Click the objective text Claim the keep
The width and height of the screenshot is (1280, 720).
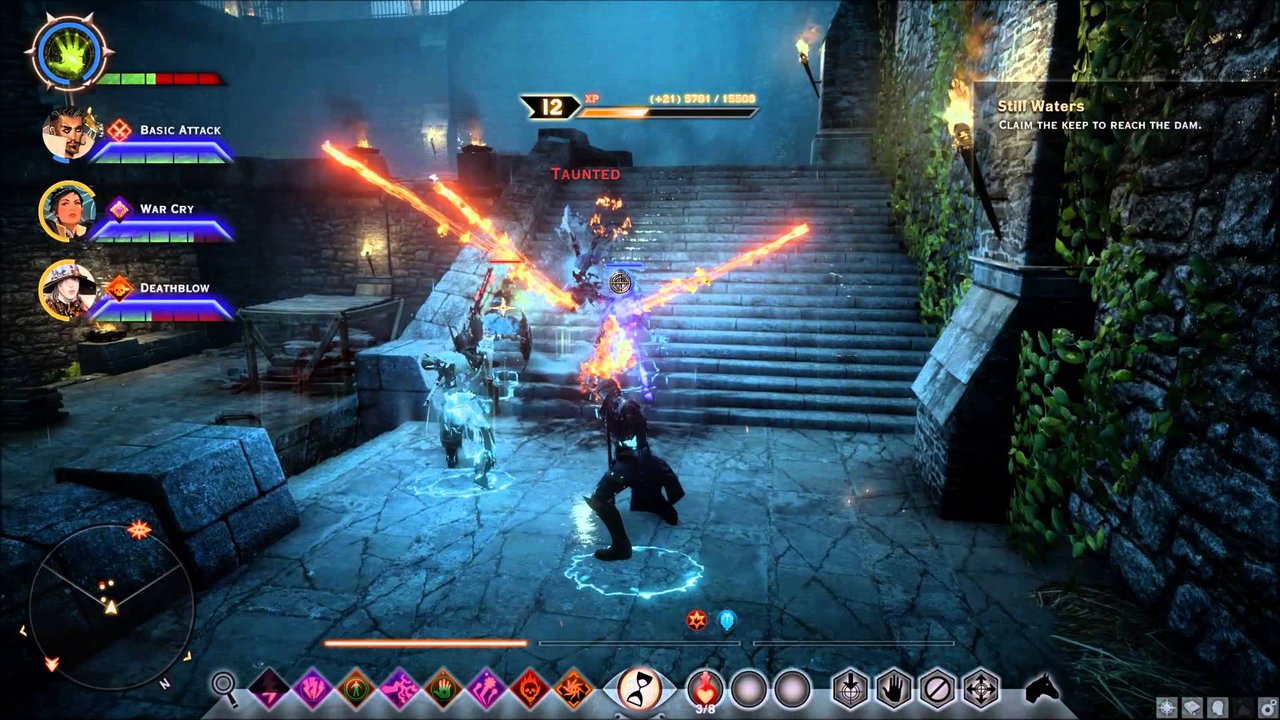click(x=1100, y=124)
